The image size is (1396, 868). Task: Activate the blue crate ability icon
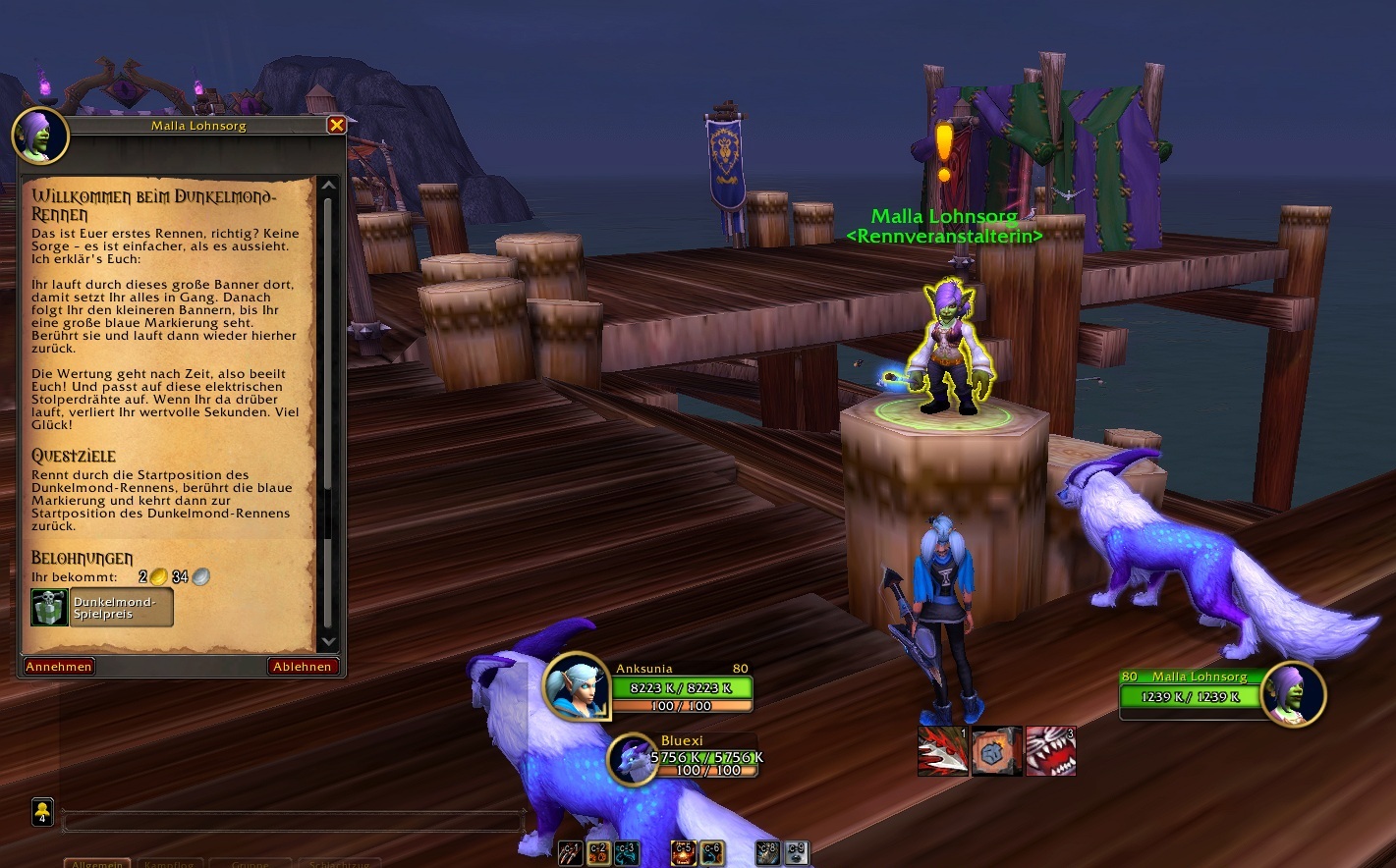996,751
